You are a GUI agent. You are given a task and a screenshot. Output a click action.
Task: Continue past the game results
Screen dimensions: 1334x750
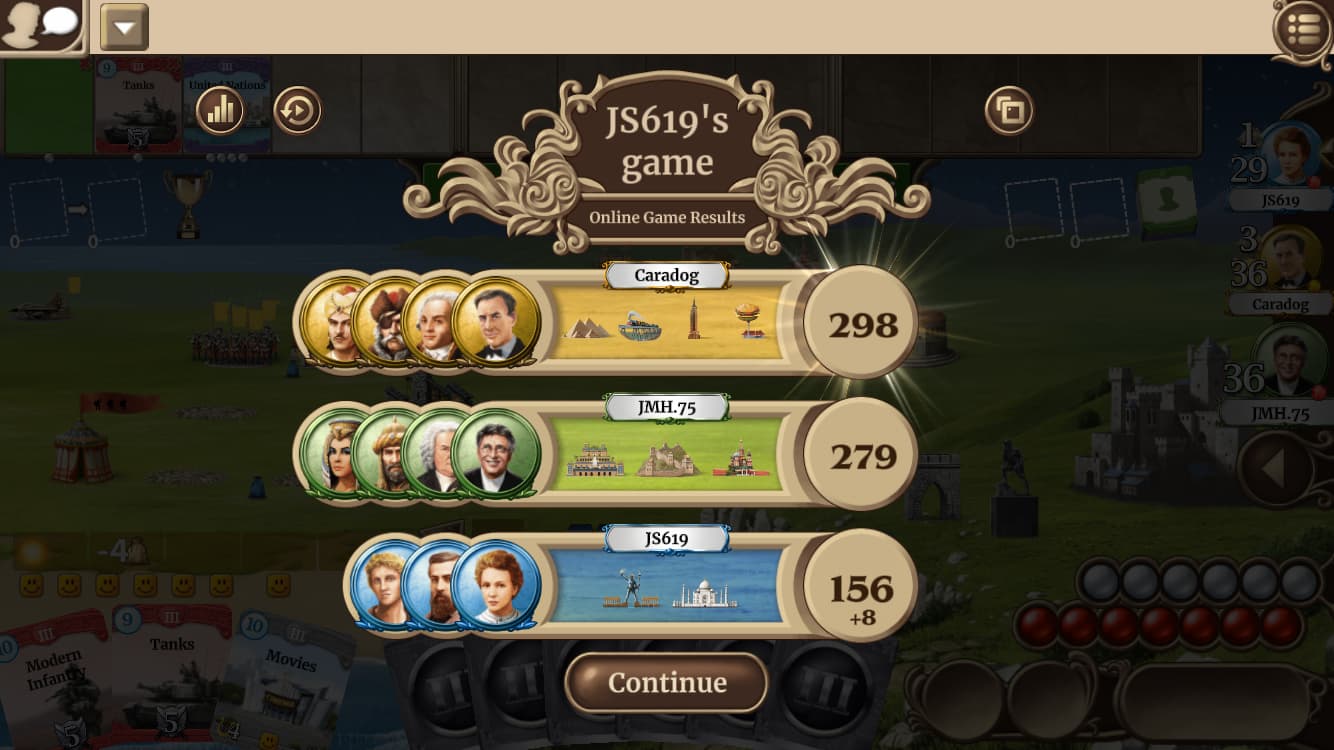point(666,683)
